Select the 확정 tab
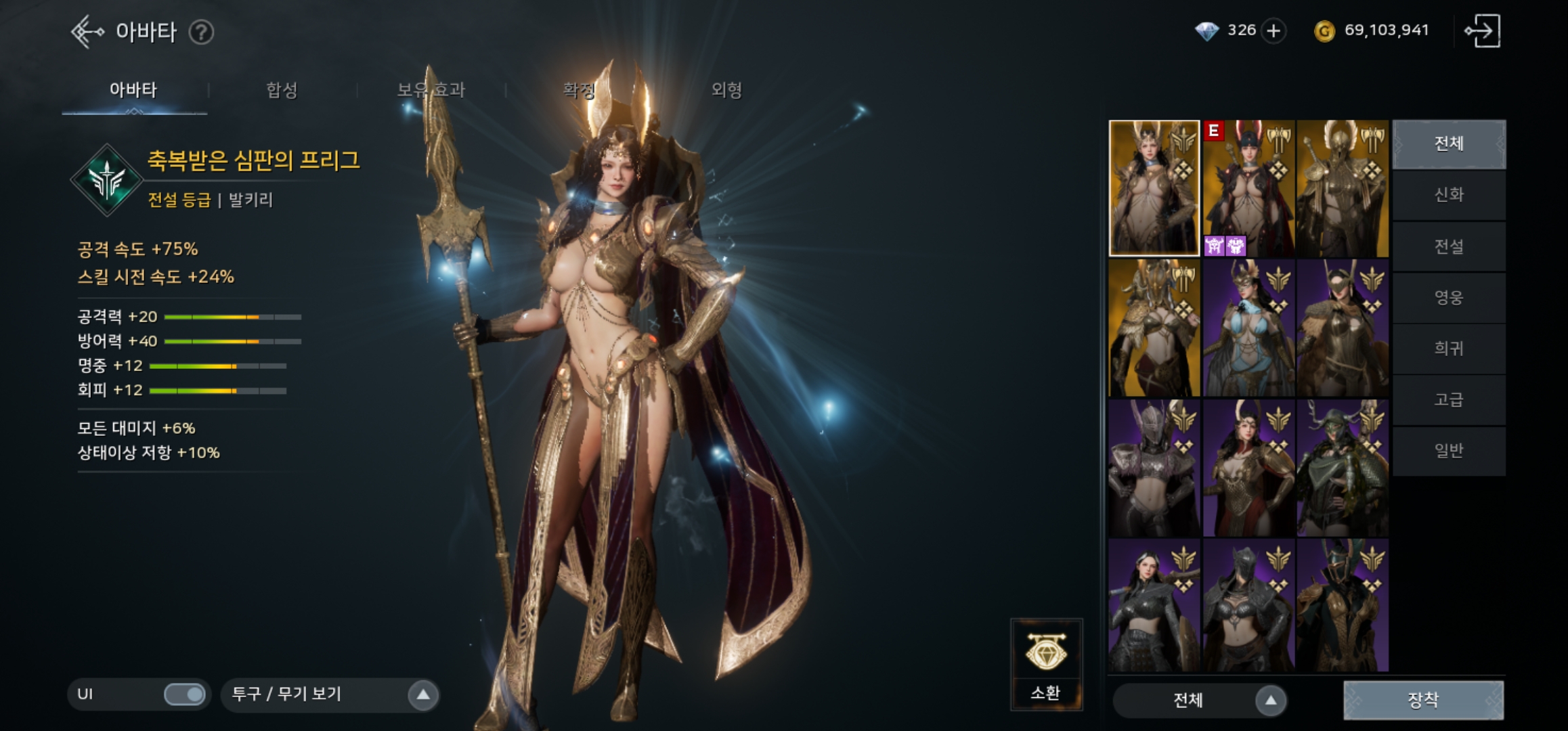 (579, 90)
